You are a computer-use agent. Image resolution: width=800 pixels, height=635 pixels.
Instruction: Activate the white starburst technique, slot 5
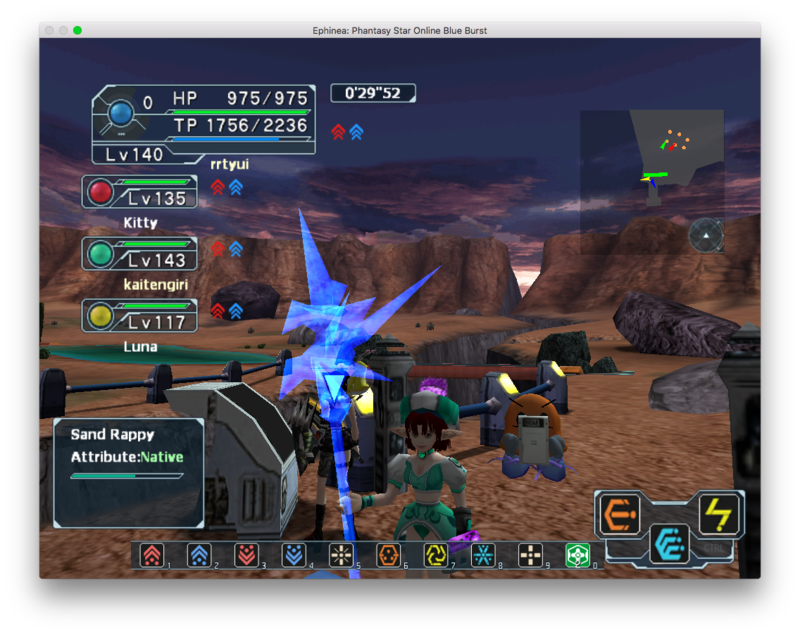(341, 555)
